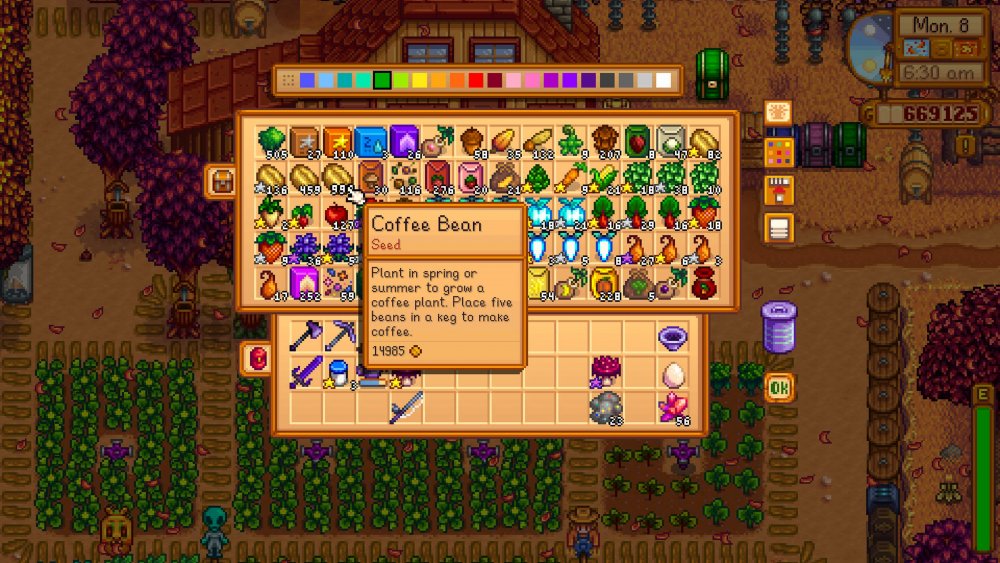Select the stone stack of 23
The image size is (1000, 563).
click(x=605, y=407)
